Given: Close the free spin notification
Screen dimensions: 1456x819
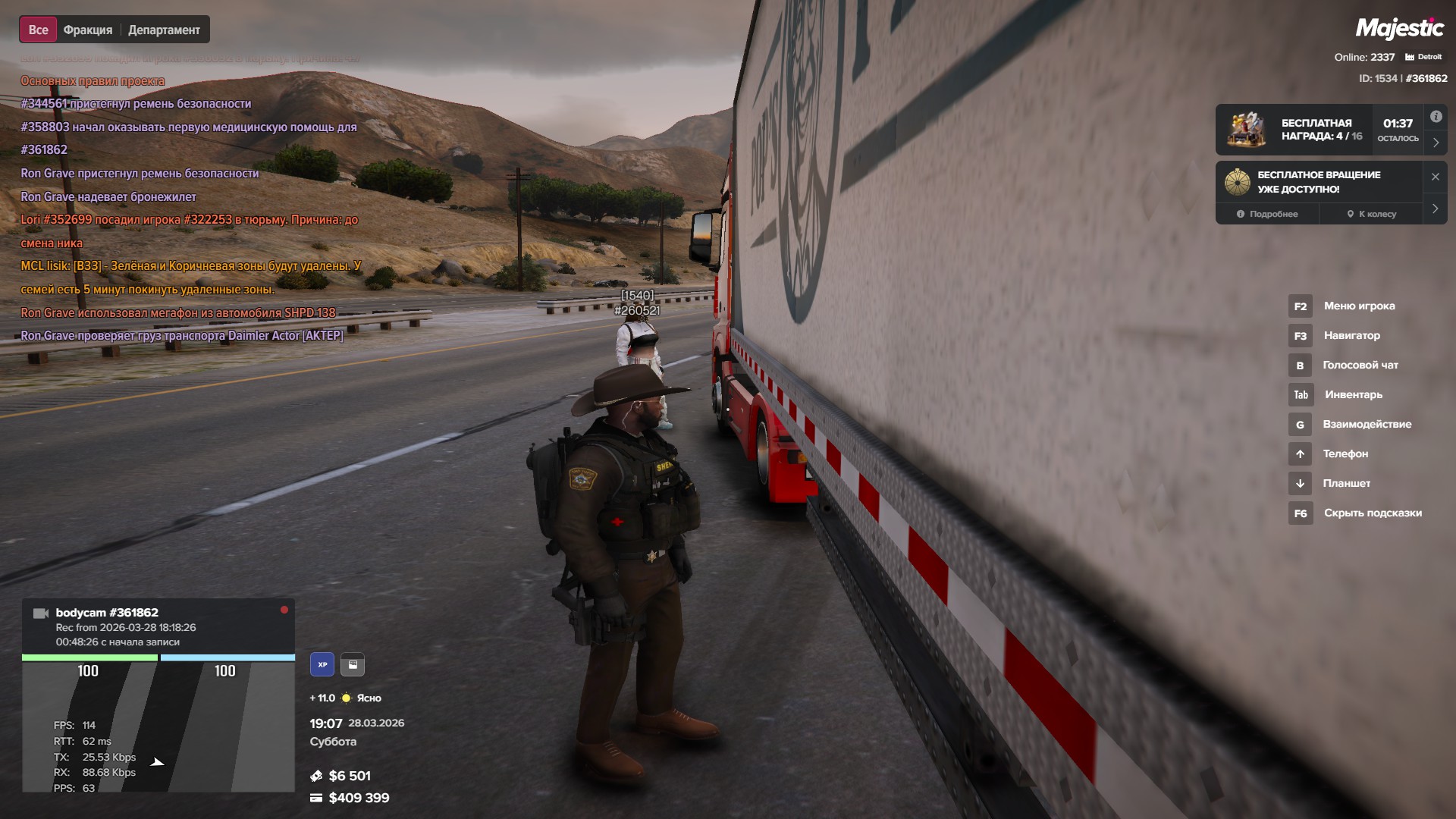Looking at the screenshot, I should (x=1435, y=177).
